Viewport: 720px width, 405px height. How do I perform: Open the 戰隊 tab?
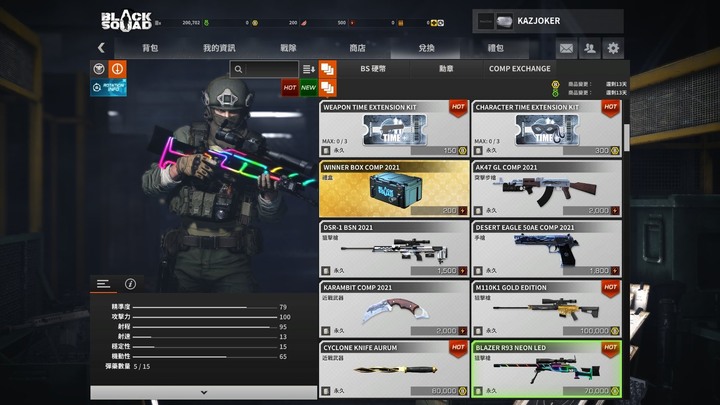288,47
